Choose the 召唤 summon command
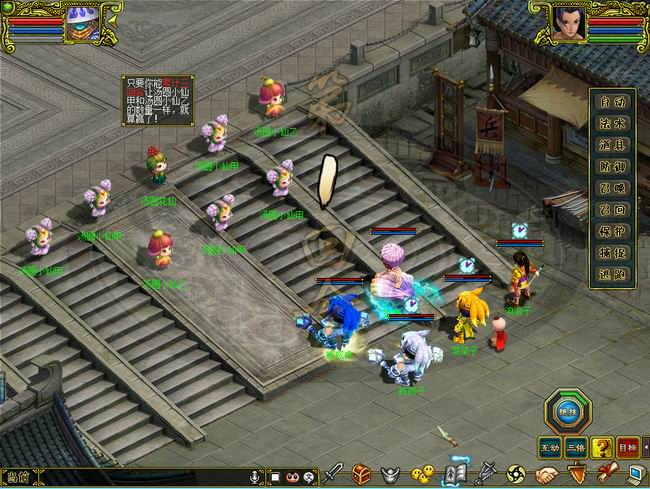This screenshot has height=489, width=650. (x=612, y=188)
